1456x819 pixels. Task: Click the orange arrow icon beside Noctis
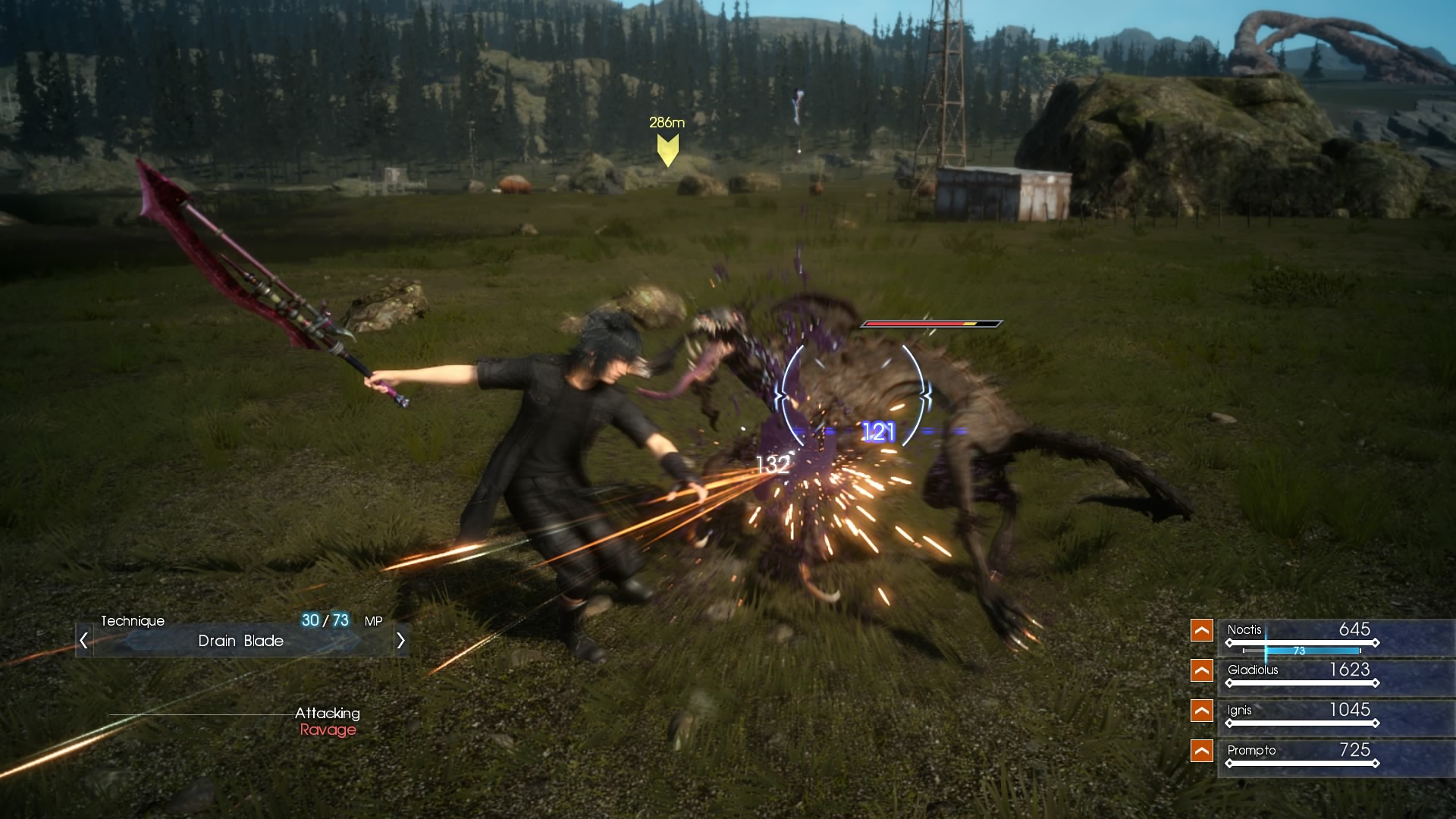pyautogui.click(x=1202, y=630)
